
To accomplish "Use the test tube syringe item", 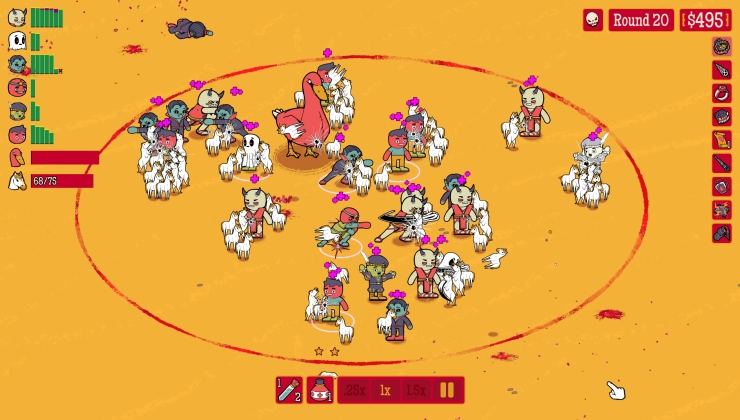I will [x=289, y=390].
